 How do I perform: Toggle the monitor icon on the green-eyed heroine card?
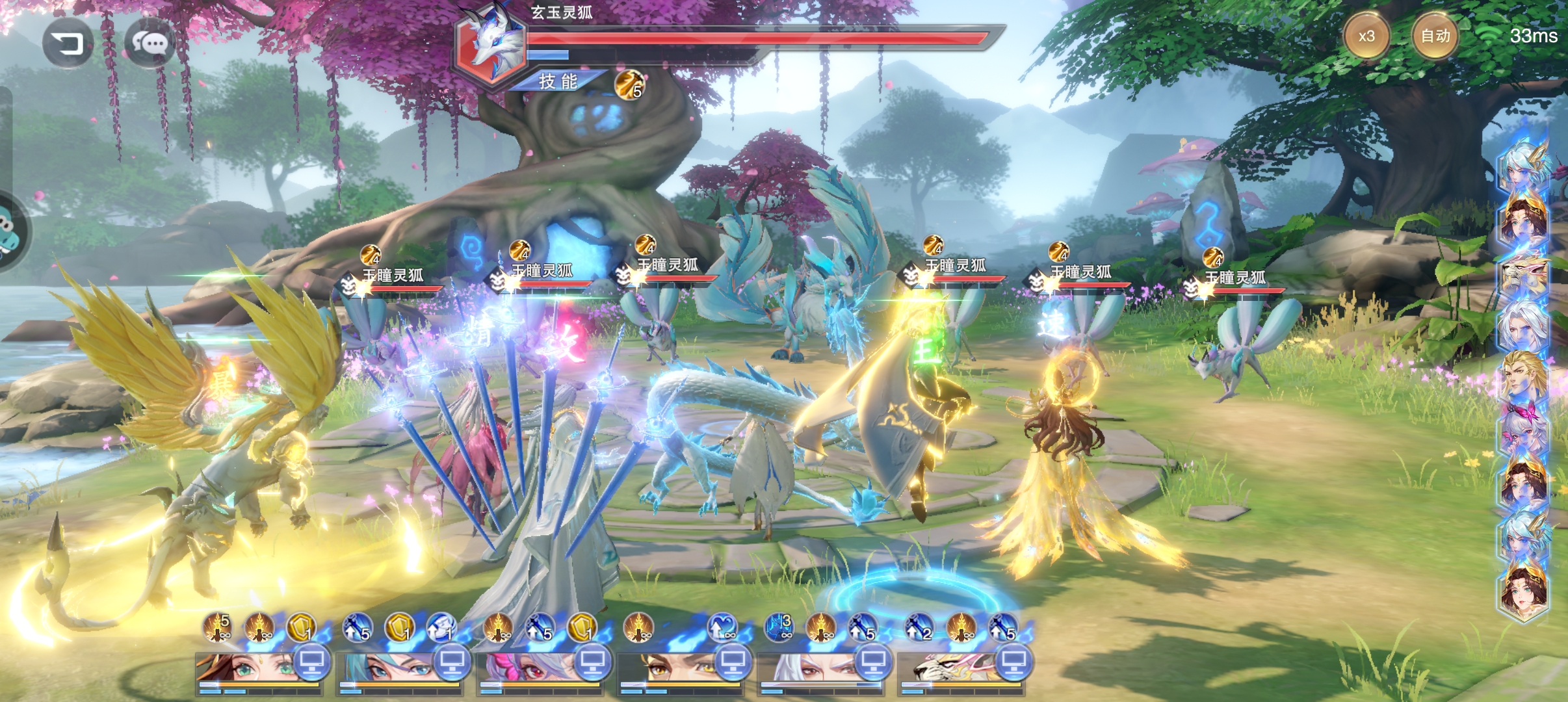click(x=313, y=662)
